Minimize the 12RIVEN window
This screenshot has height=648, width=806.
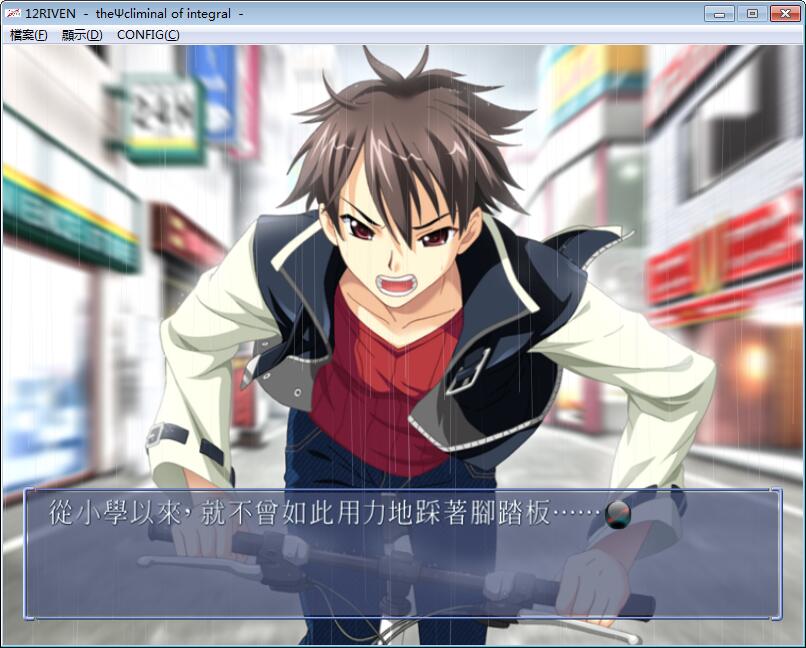pyautogui.click(x=719, y=13)
